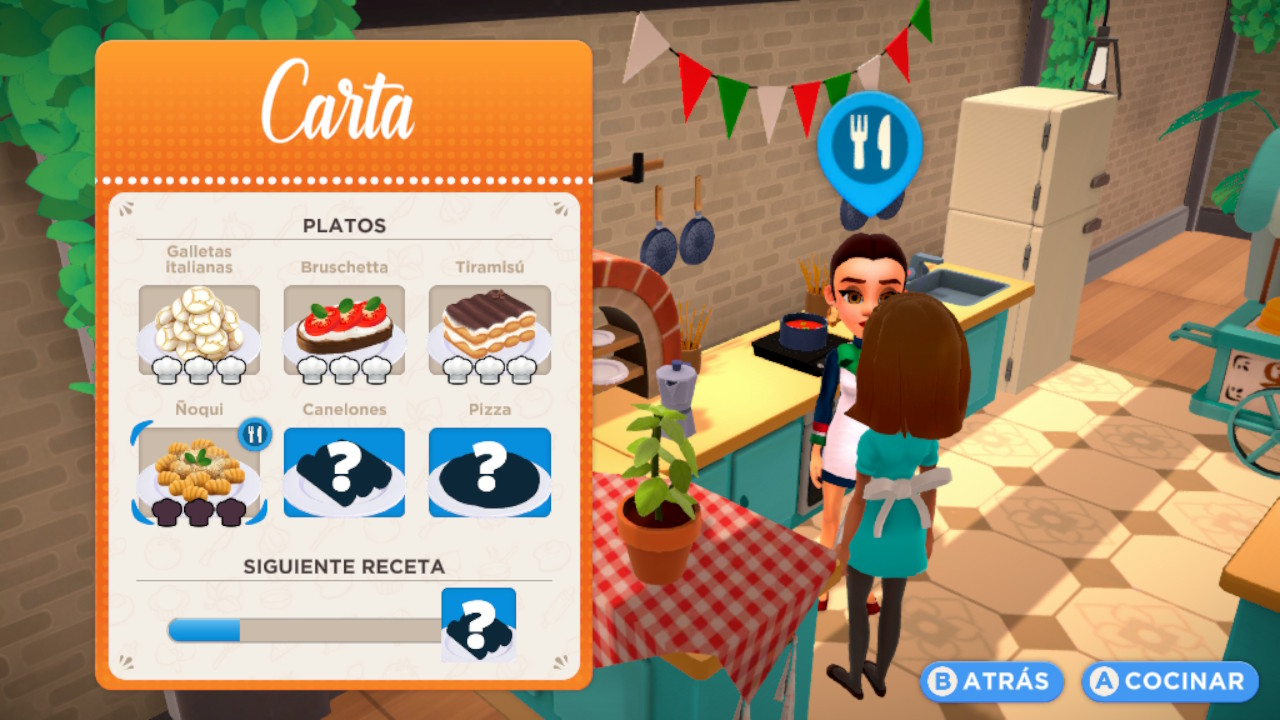Select the Galletas Italianas dish
The width and height of the screenshot is (1280, 720).
click(x=199, y=331)
